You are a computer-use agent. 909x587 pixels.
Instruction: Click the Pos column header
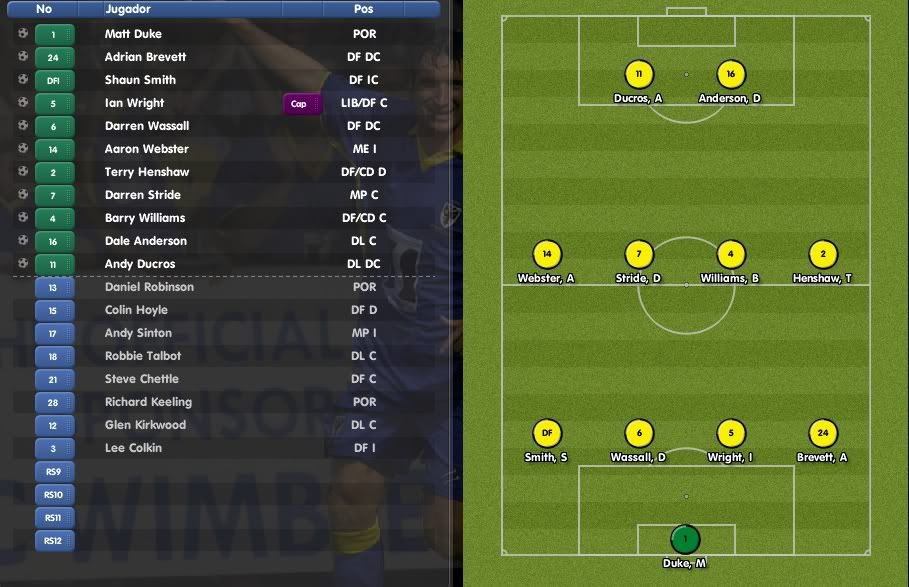[x=364, y=9]
